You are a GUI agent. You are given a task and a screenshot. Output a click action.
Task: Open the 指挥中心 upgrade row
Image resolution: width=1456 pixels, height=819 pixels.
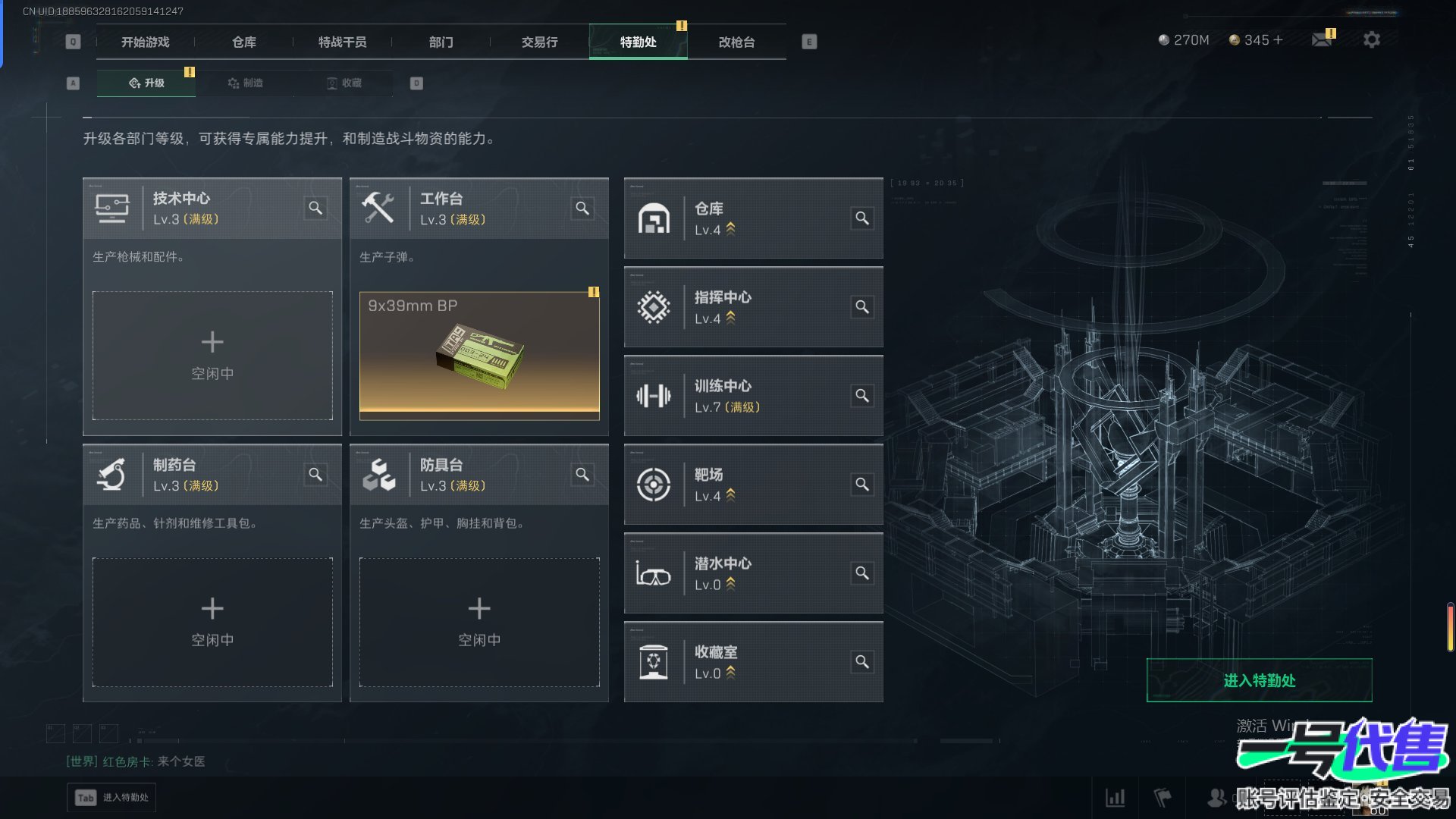tap(753, 307)
